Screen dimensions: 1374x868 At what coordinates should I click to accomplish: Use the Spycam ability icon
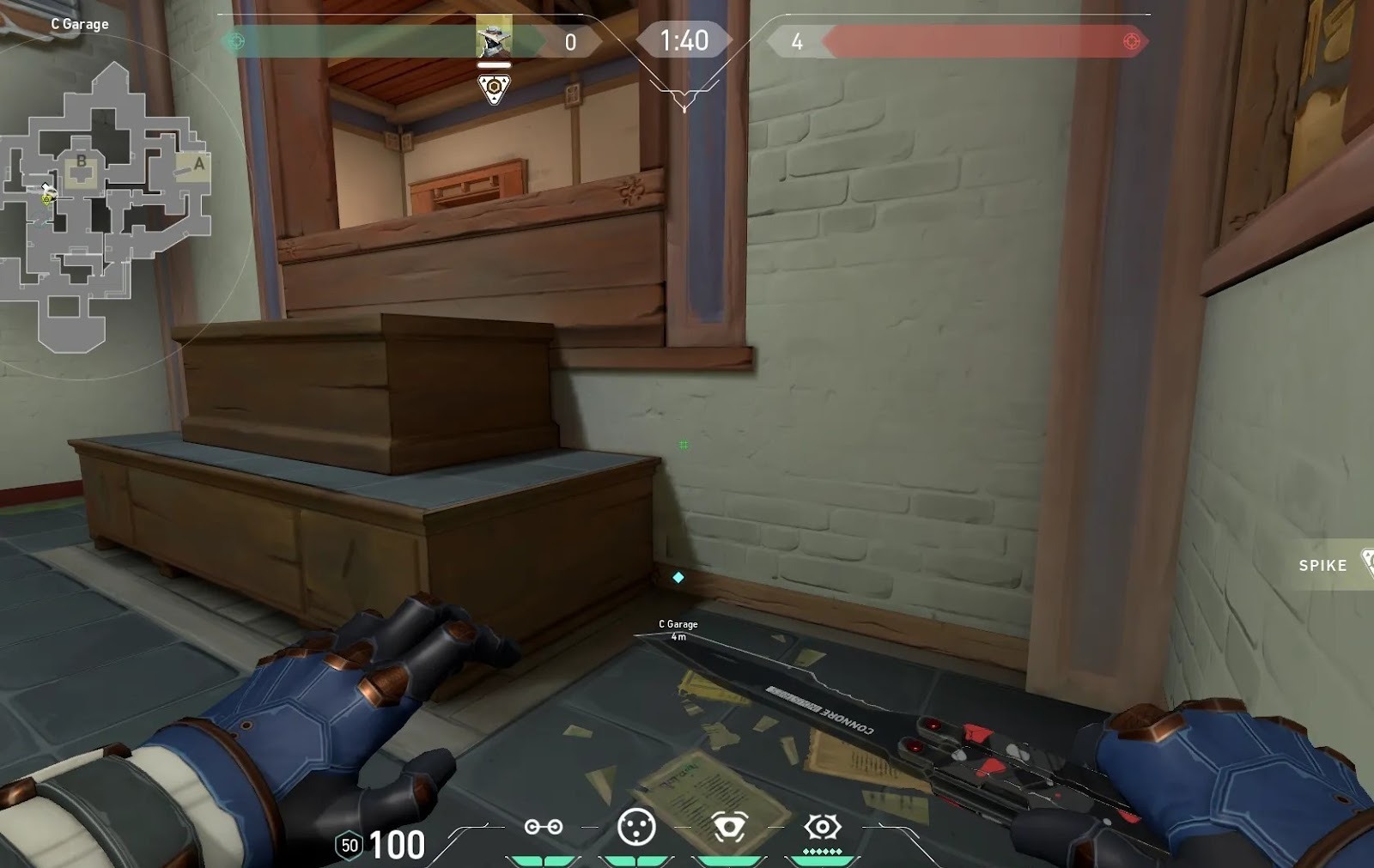[x=729, y=827]
